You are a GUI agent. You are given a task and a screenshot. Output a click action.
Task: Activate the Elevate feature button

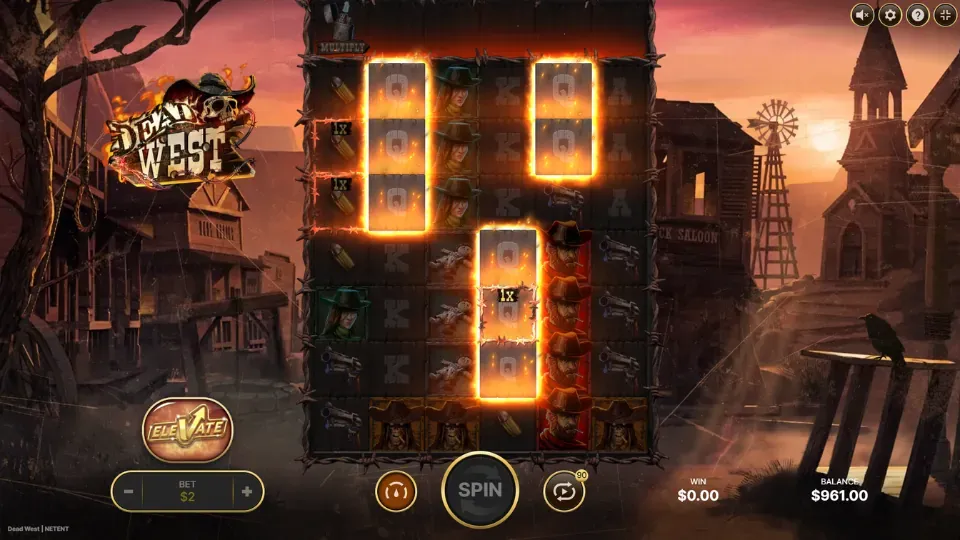point(188,430)
